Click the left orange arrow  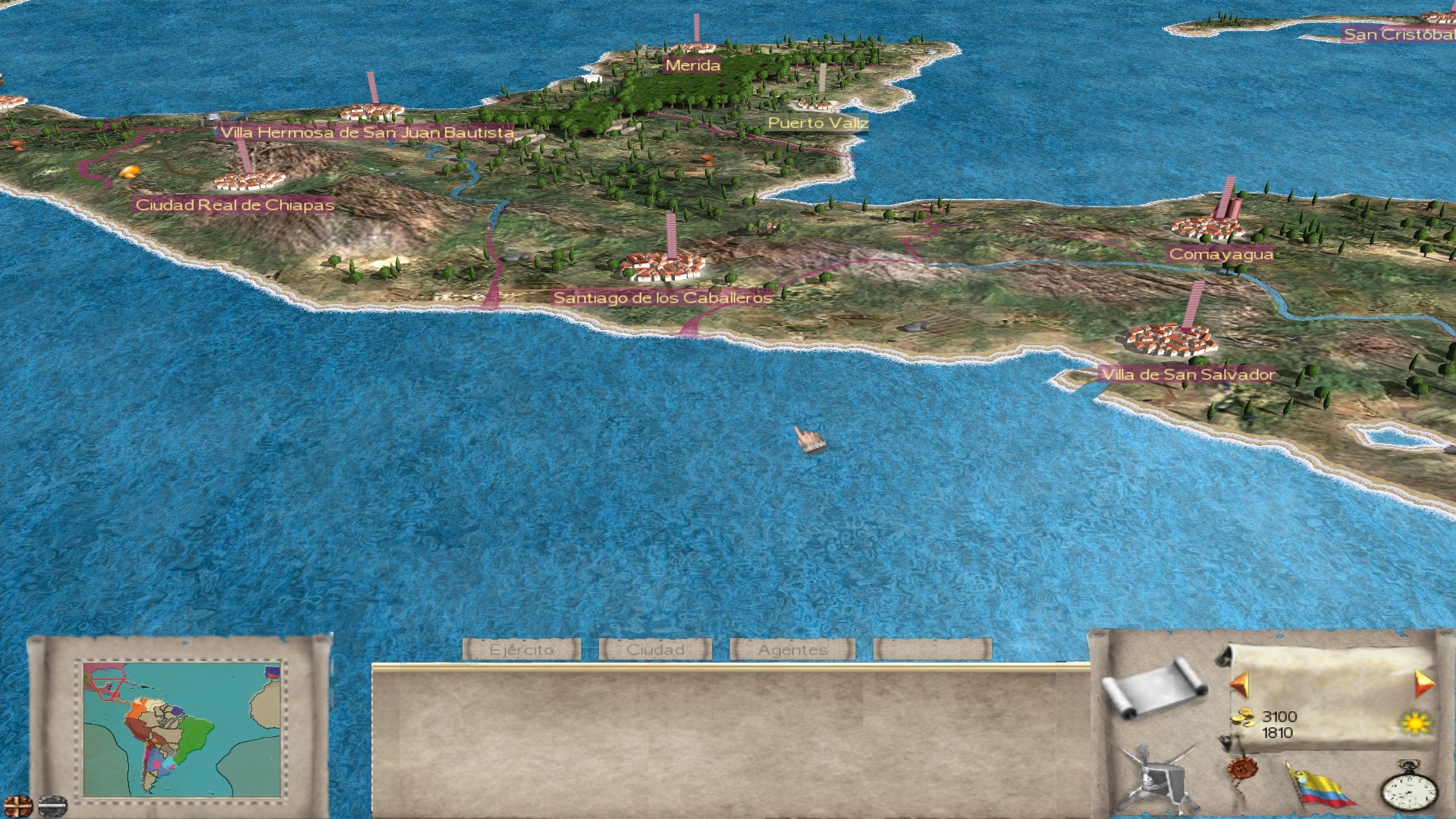point(1241,684)
